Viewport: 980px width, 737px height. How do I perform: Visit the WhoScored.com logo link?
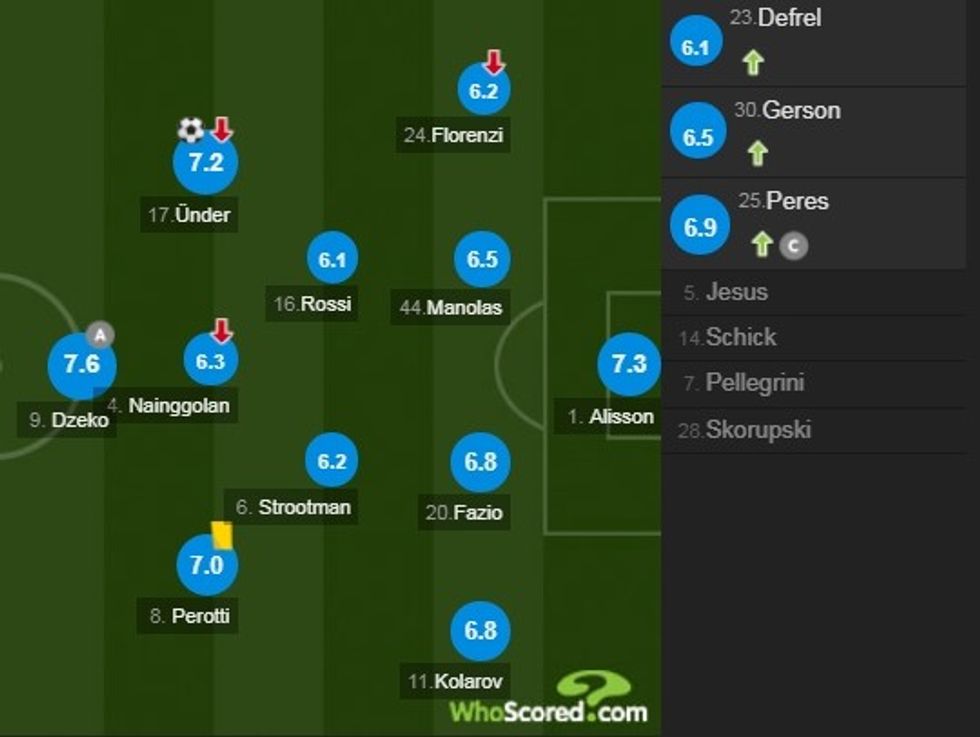pyautogui.click(x=550, y=700)
